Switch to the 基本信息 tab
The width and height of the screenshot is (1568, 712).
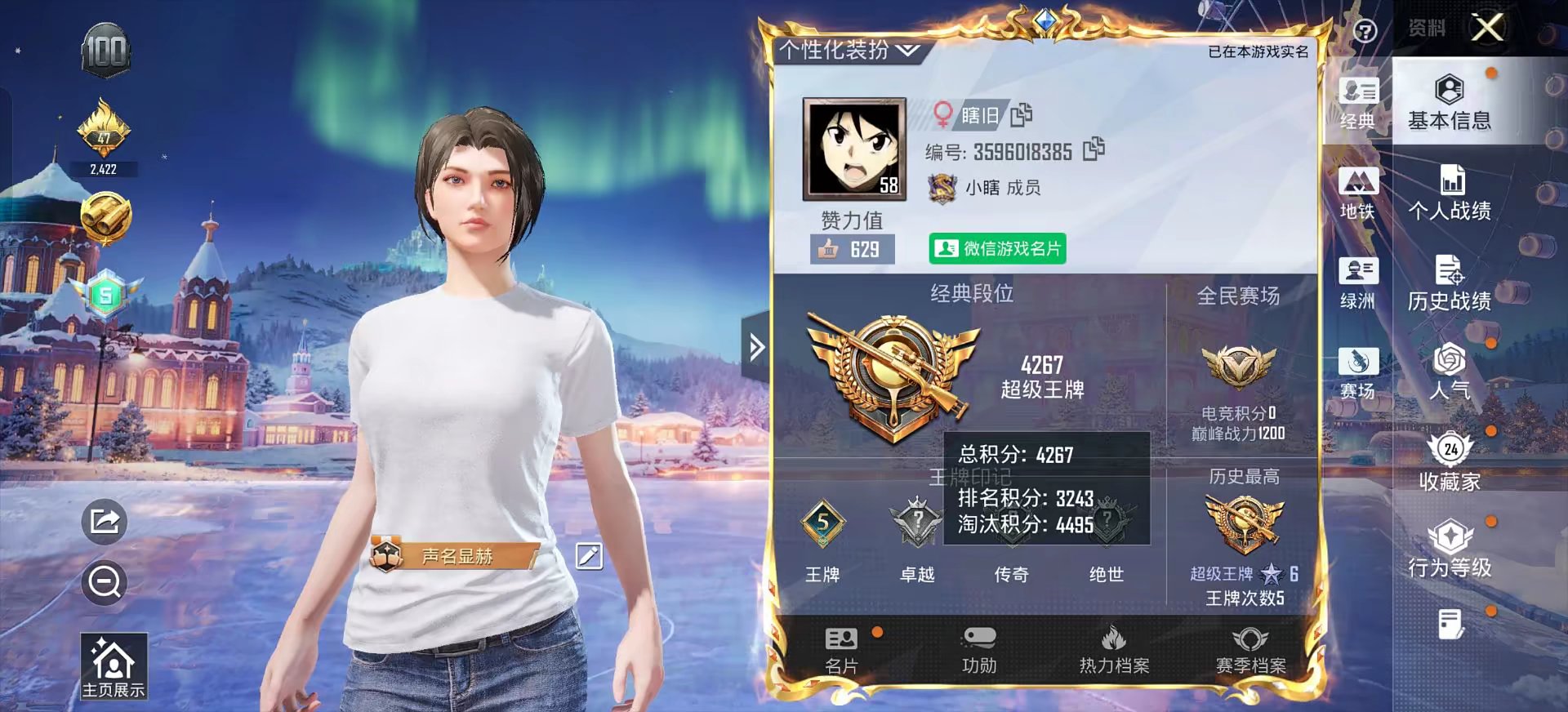(x=1450, y=102)
